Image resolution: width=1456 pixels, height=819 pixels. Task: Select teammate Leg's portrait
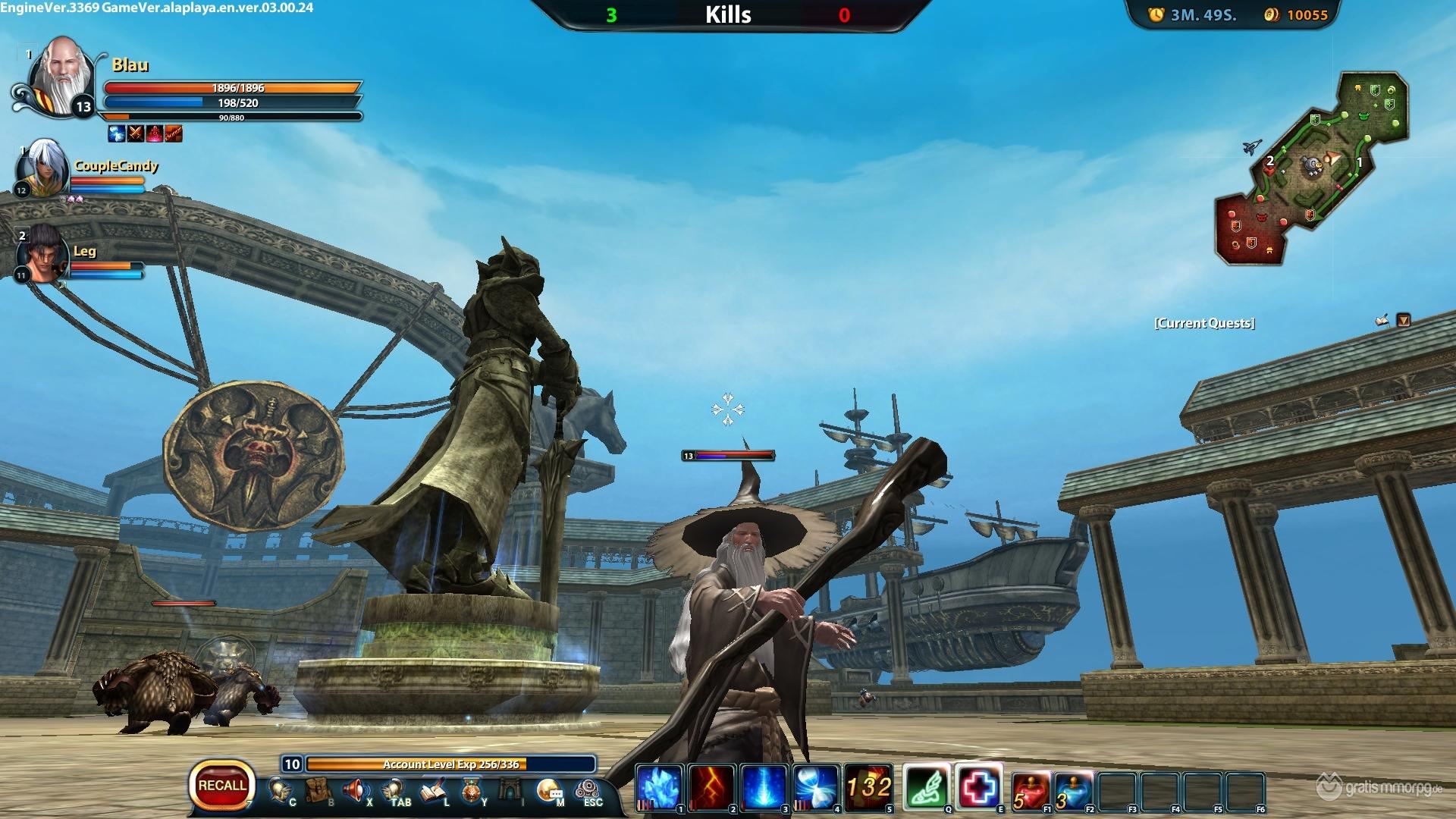click(42, 254)
